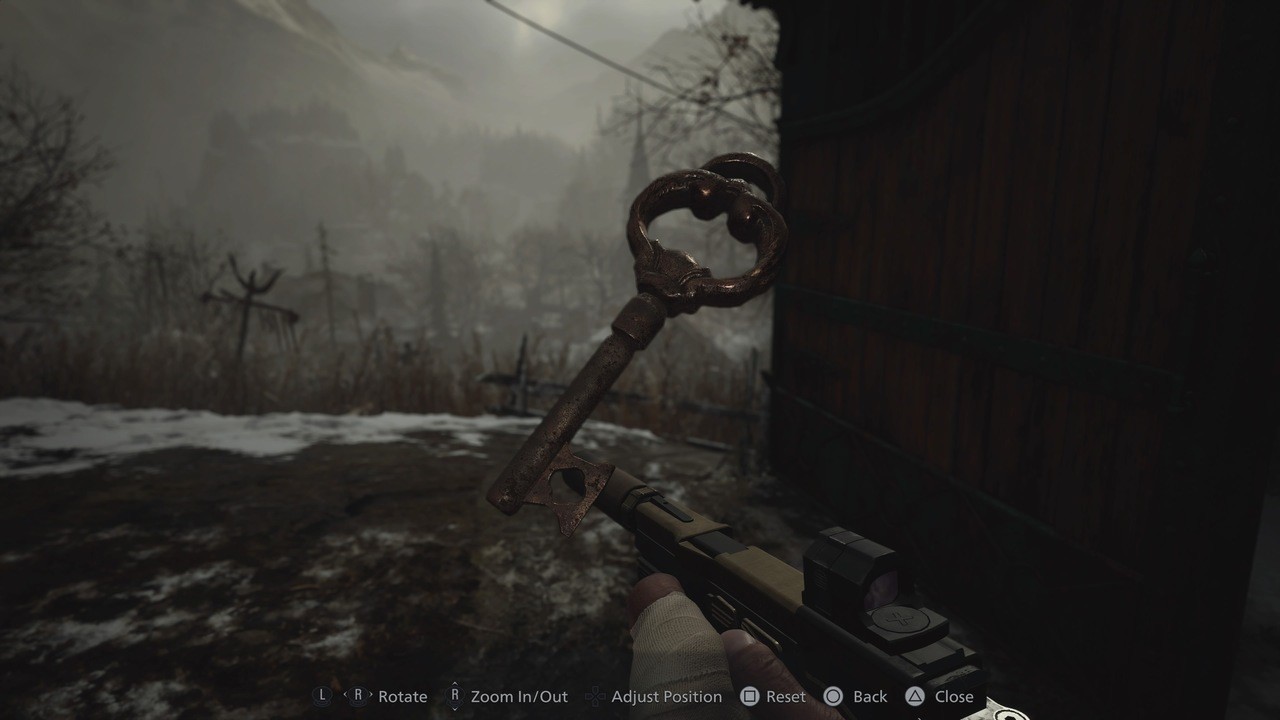Viewport: 1280px width, 720px height.
Task: Click the Triangle button Close icon
Action: (x=917, y=695)
